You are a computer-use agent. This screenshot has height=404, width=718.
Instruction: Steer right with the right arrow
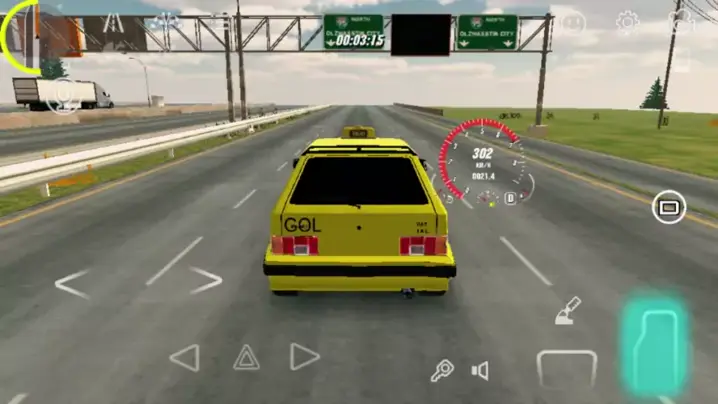(206, 280)
